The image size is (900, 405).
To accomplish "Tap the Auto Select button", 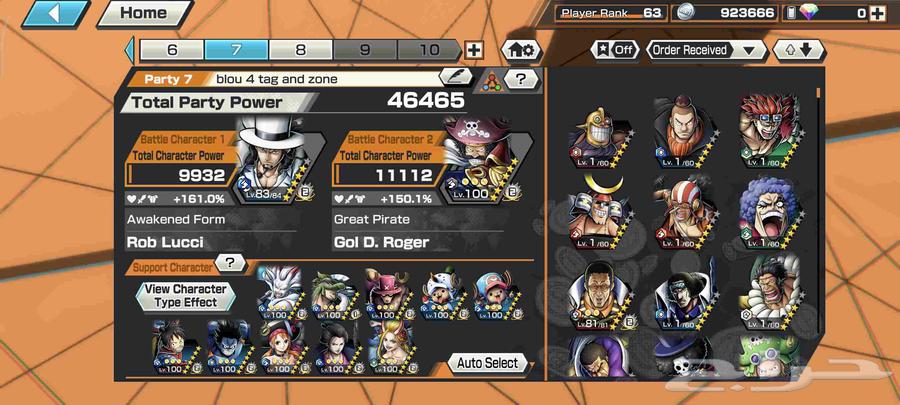I will (x=488, y=363).
